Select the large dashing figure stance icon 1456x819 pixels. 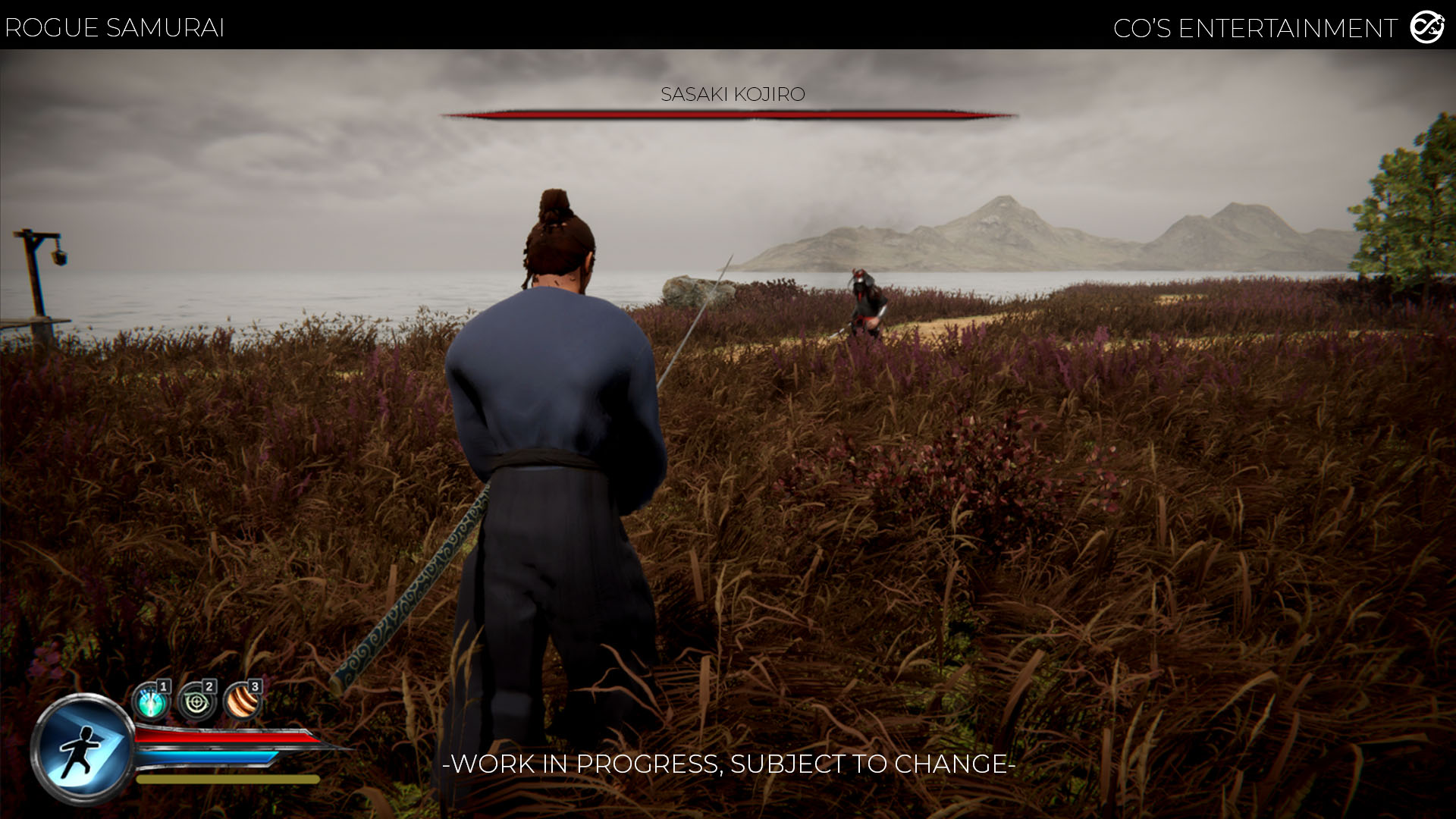[82, 748]
